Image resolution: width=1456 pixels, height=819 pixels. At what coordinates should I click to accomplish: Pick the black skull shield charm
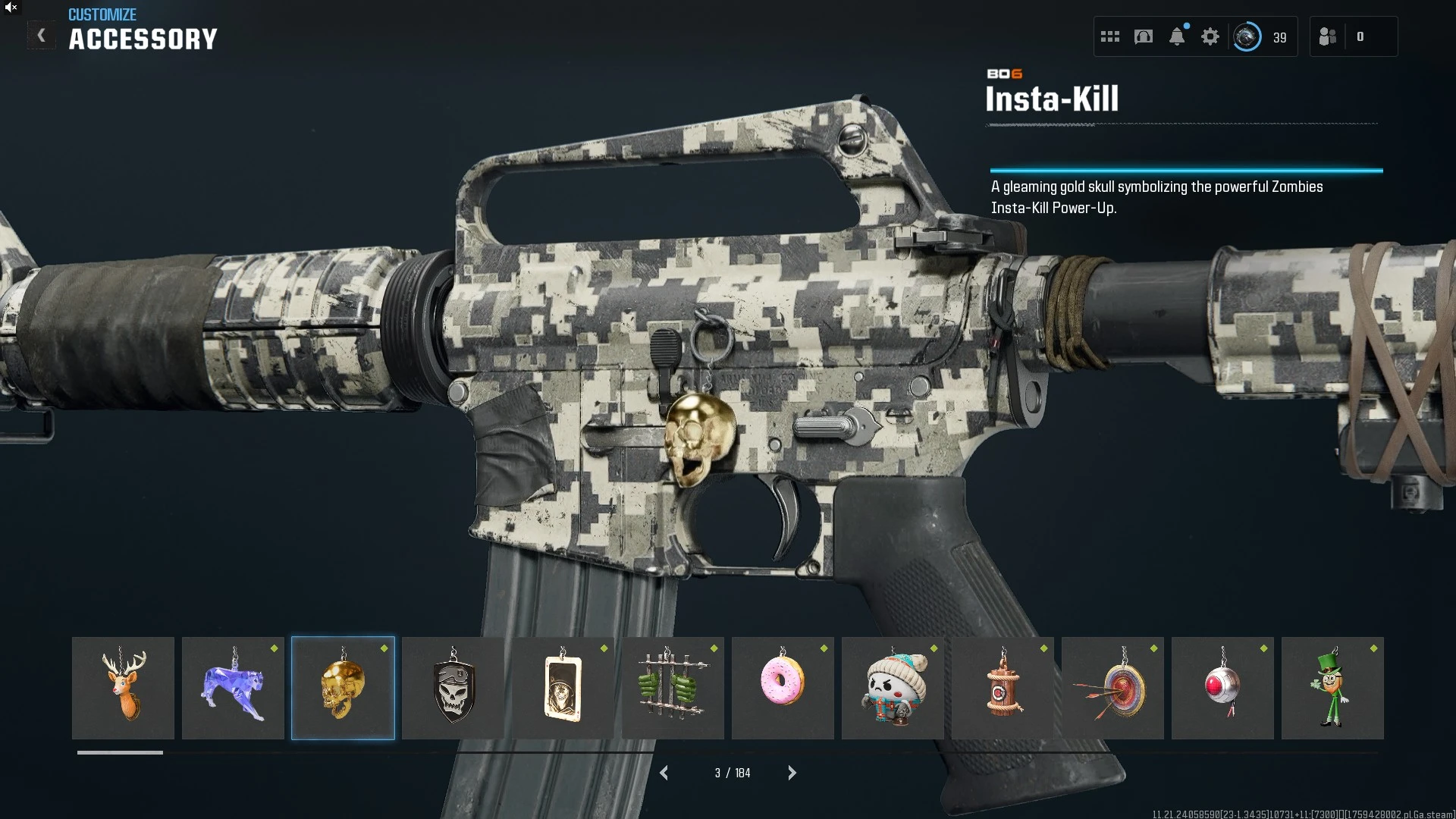click(453, 688)
